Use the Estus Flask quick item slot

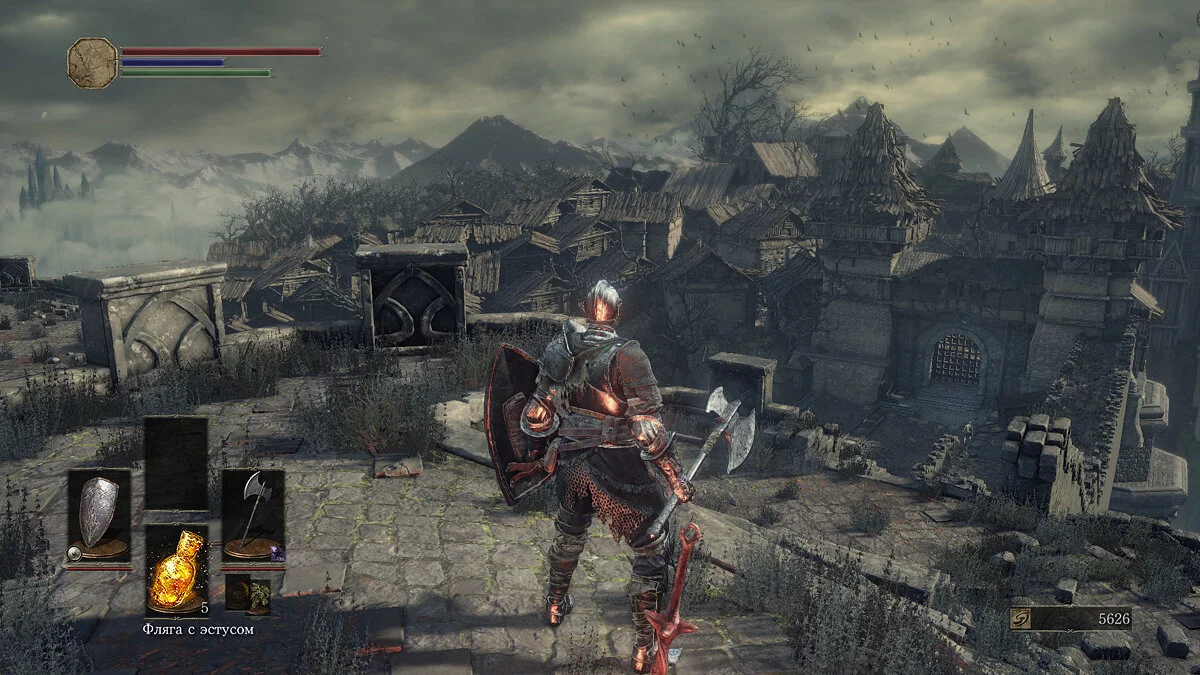click(176, 570)
